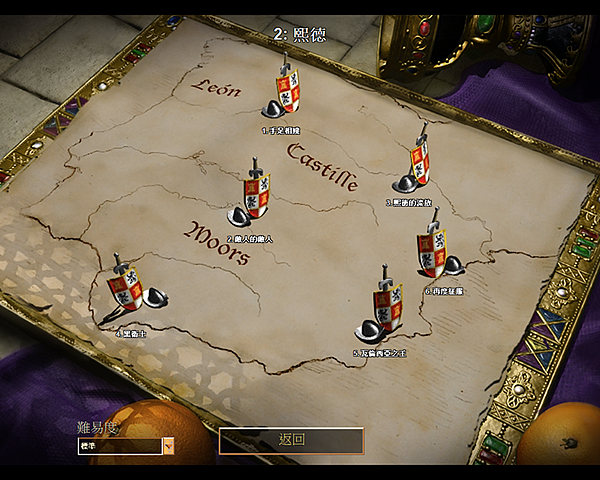
Task: Select scenario 3 "熙德的流放" shield marker
Action: pos(420,164)
